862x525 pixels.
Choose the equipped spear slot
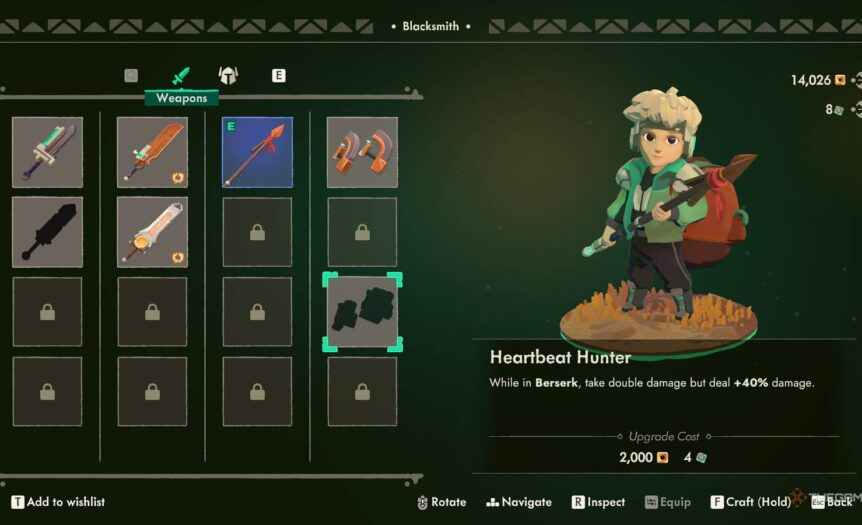257,152
